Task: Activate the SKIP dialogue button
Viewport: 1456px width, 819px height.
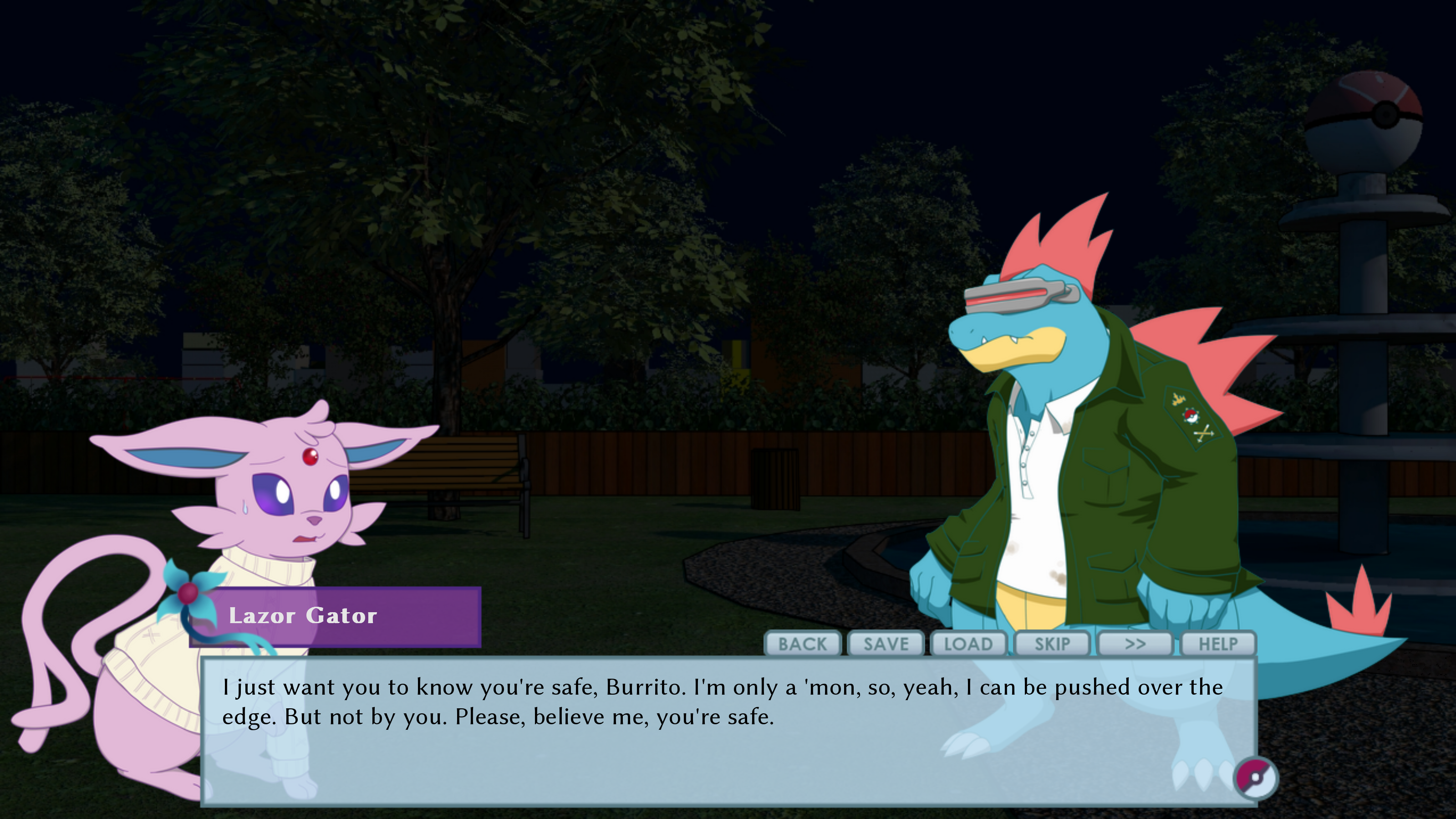Action: click(x=1052, y=644)
